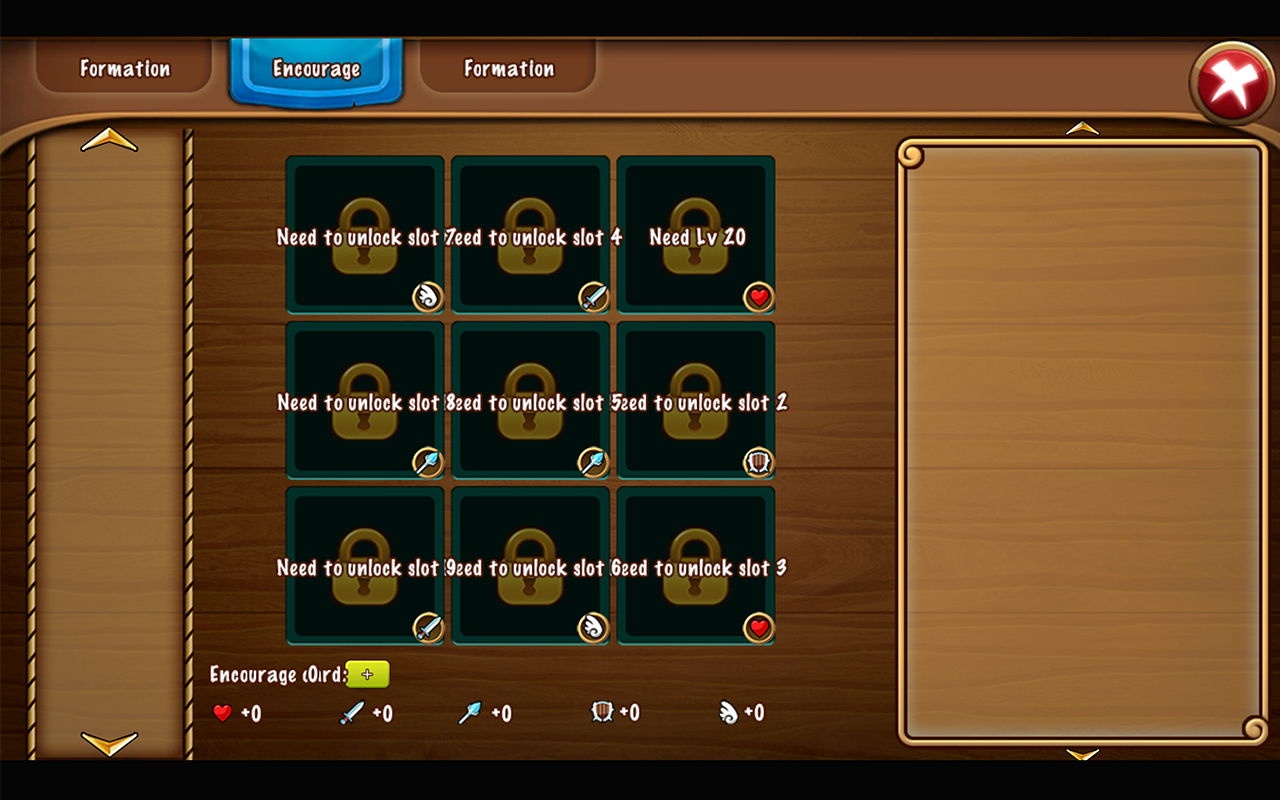The height and width of the screenshot is (800, 1280).
Task: Select the wing stat icon at bottom
Action: click(731, 713)
